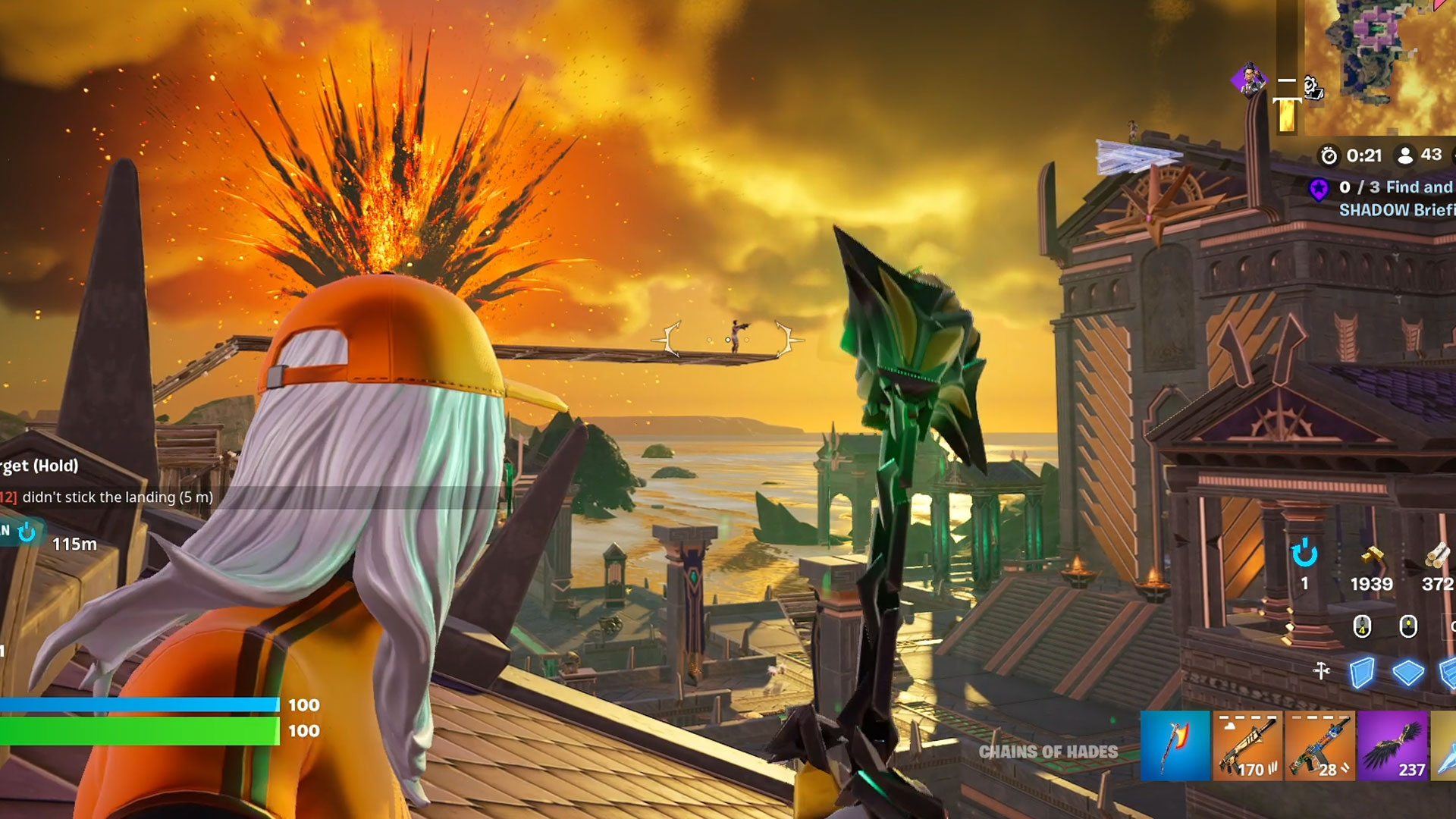Select the pickaxe hotbar slot
1456x819 pixels.
click(1175, 746)
